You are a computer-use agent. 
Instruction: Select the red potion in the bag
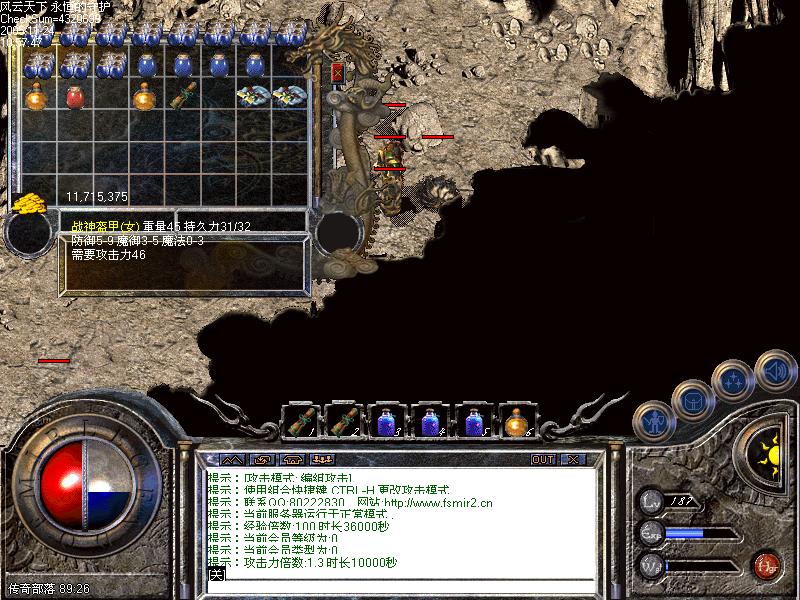pyautogui.click(x=74, y=97)
